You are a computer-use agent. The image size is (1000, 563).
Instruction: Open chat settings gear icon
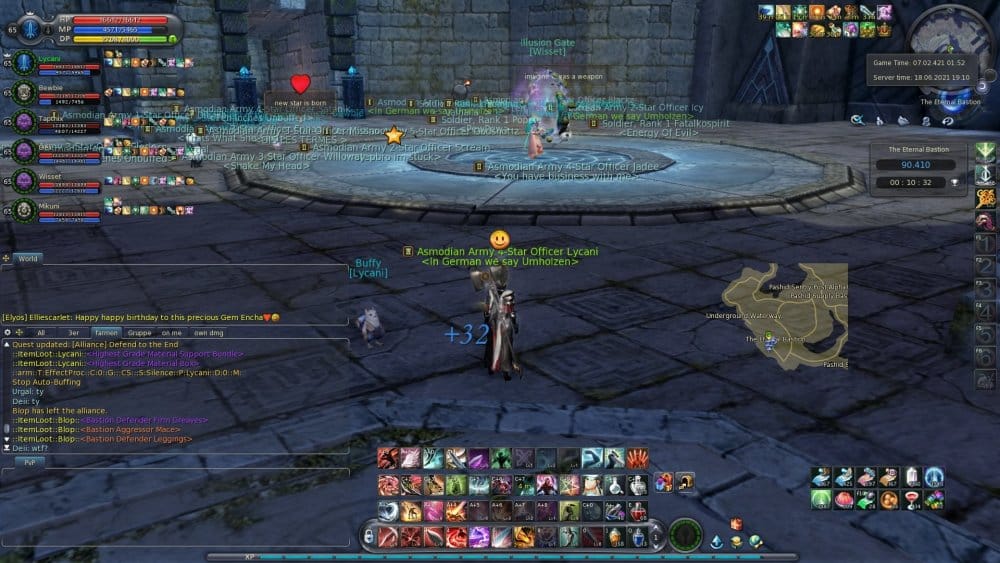pyautogui.click(x=7, y=332)
